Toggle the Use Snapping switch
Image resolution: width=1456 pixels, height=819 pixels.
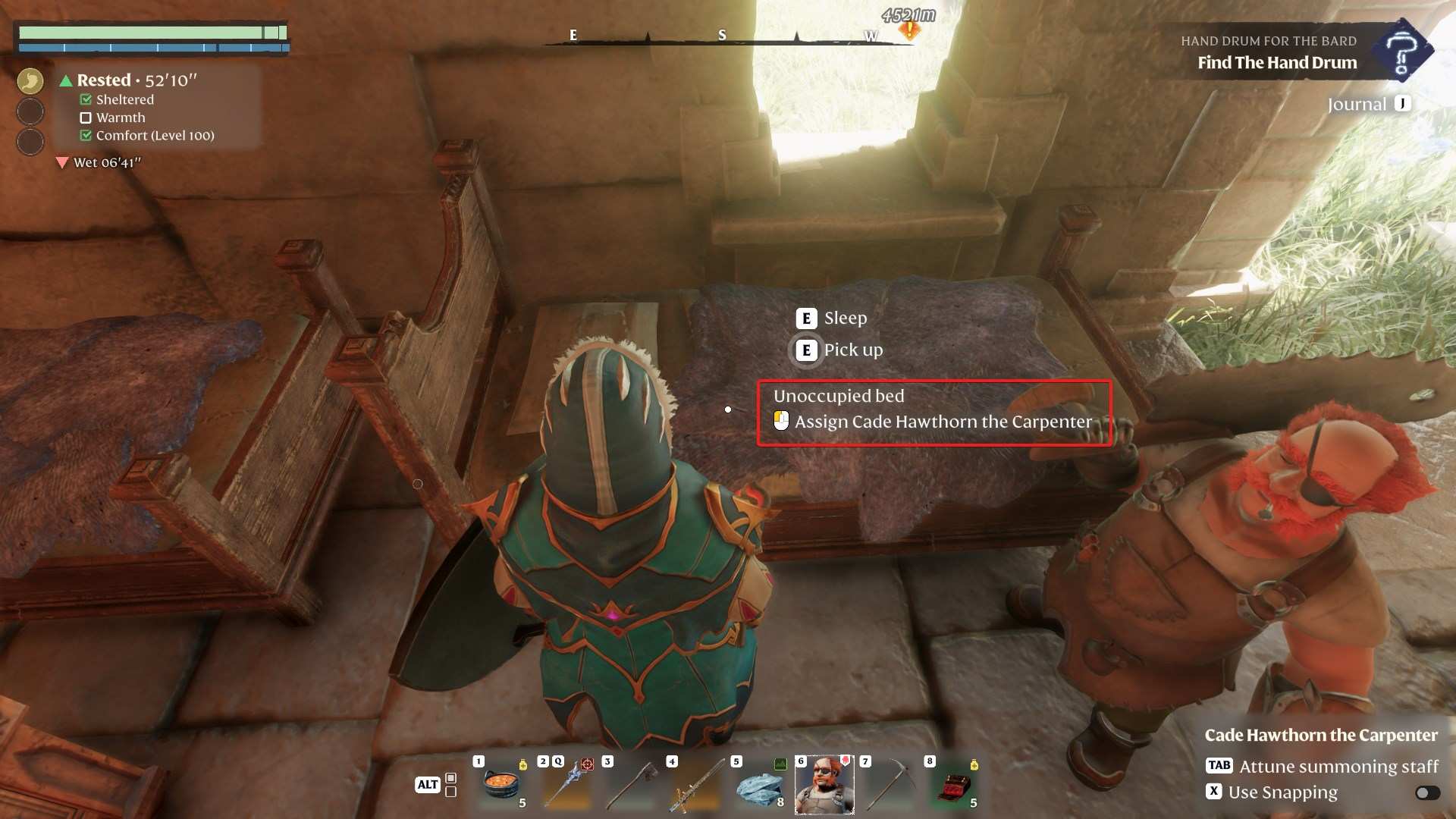[x=1427, y=792]
